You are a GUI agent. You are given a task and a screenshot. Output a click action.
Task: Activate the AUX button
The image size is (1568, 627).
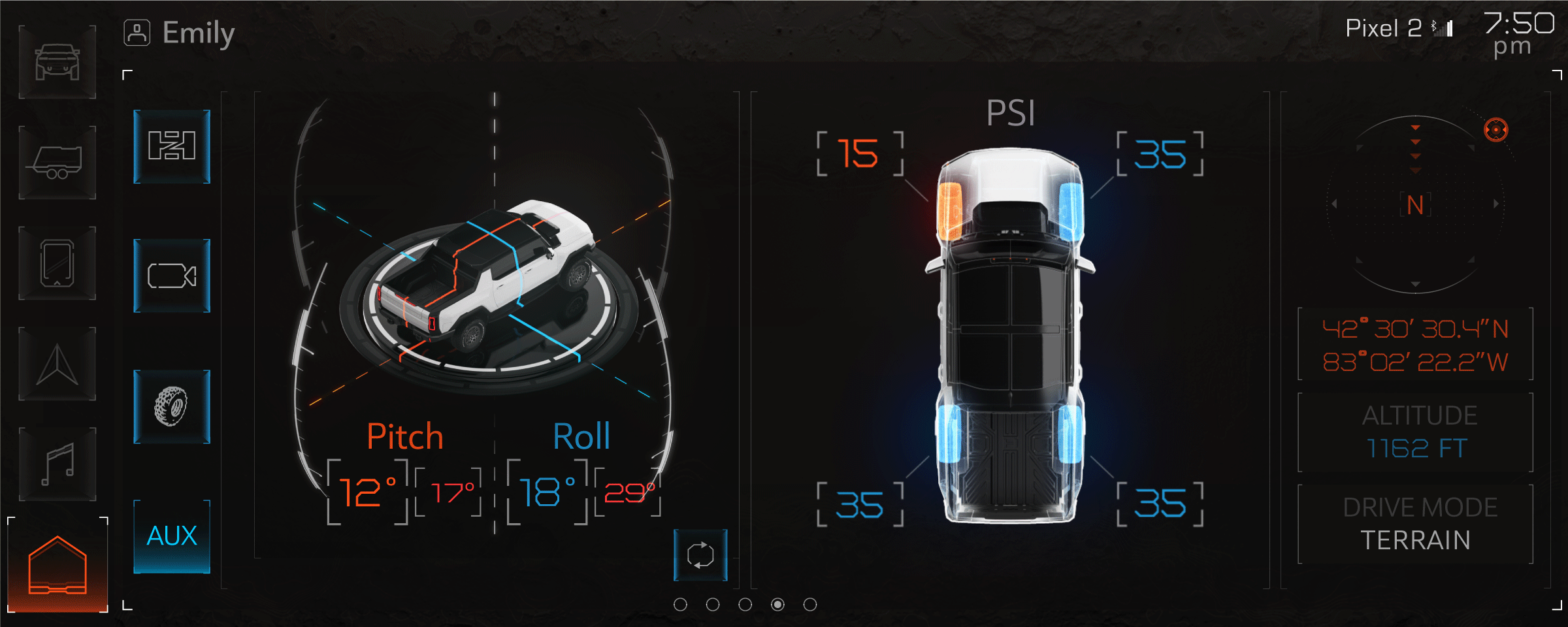click(172, 536)
